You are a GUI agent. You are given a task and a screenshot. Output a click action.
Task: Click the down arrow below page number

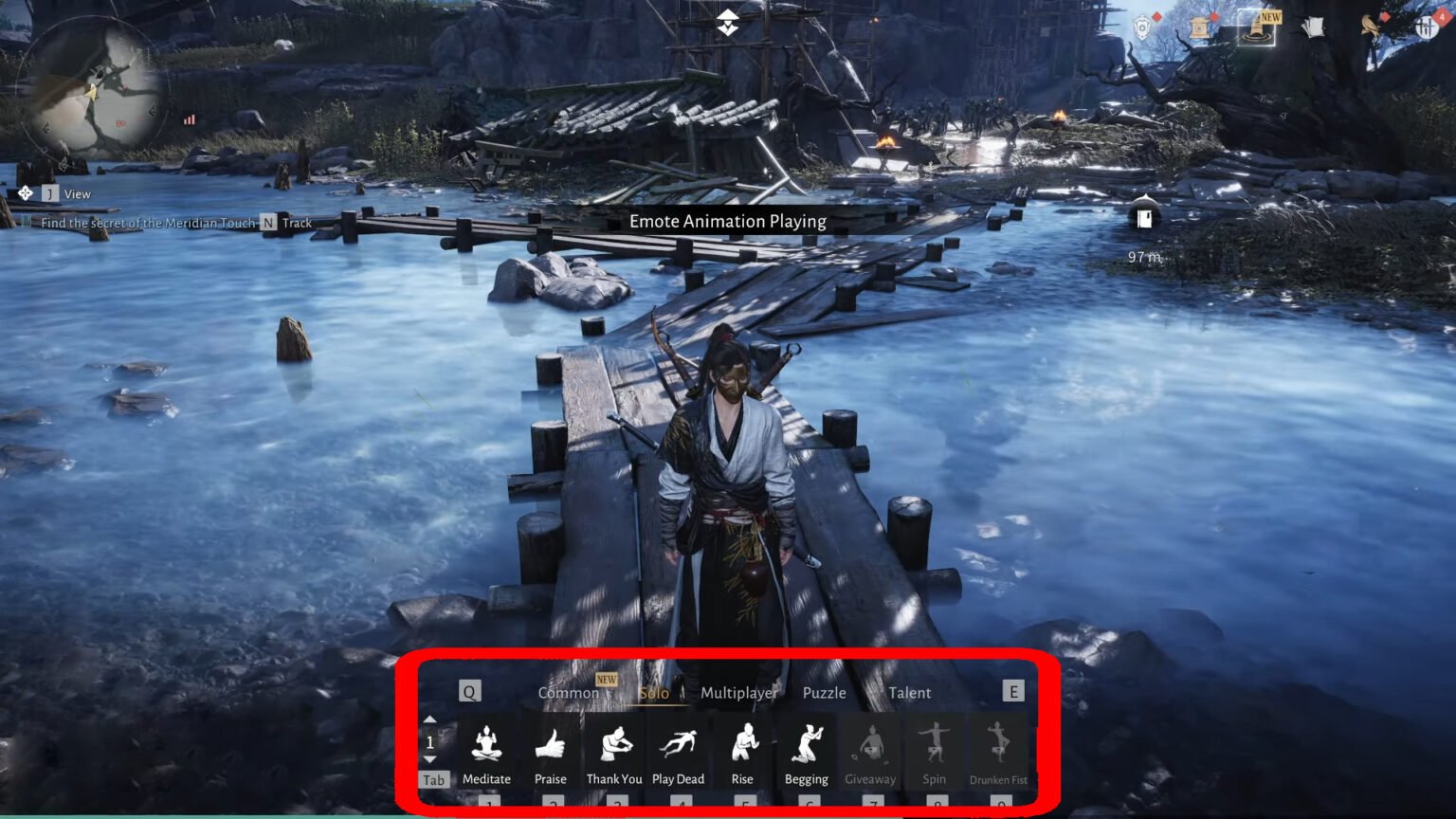point(431,758)
